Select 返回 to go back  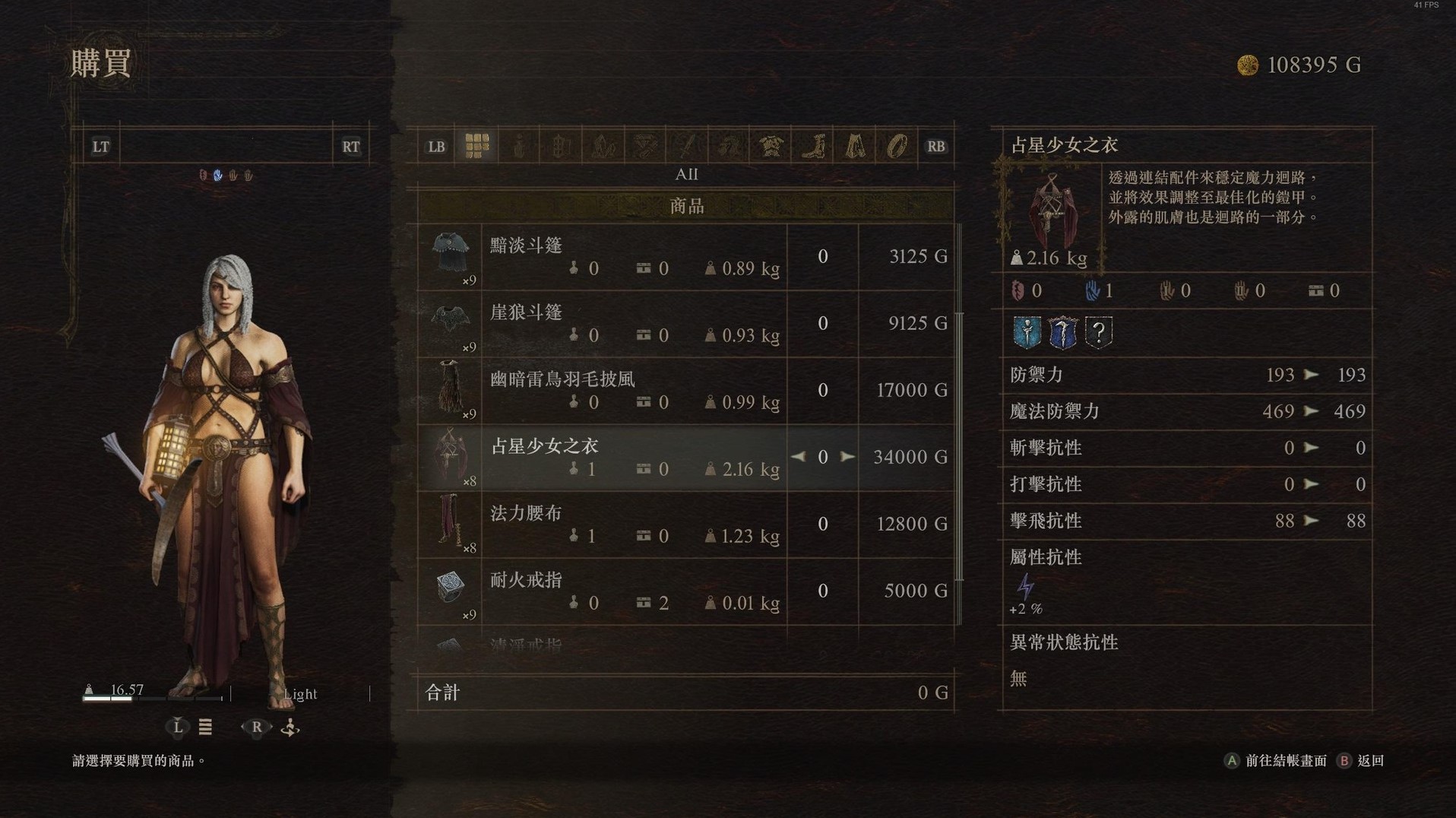pyautogui.click(x=1372, y=760)
